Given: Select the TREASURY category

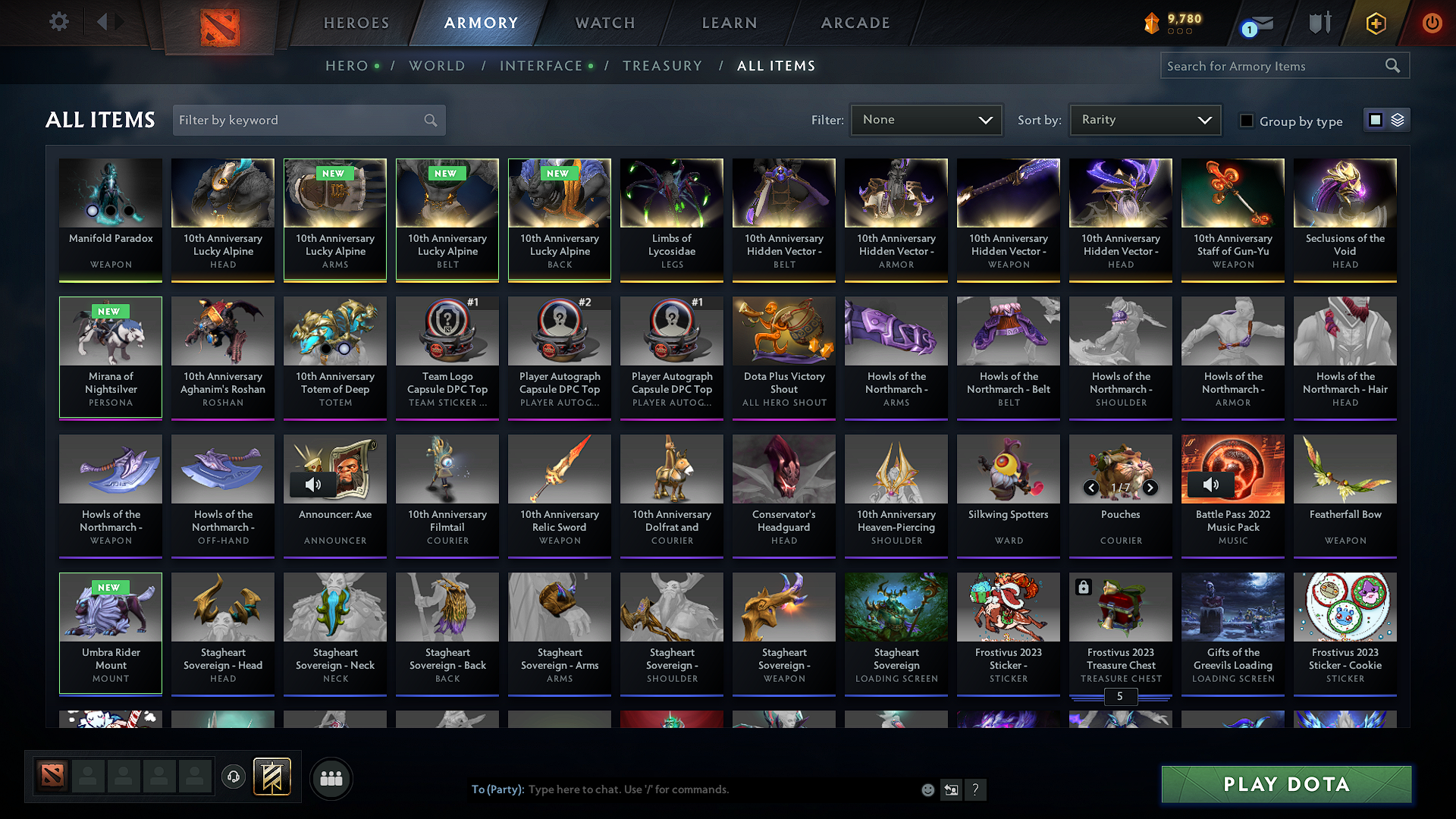Looking at the screenshot, I should (662, 65).
